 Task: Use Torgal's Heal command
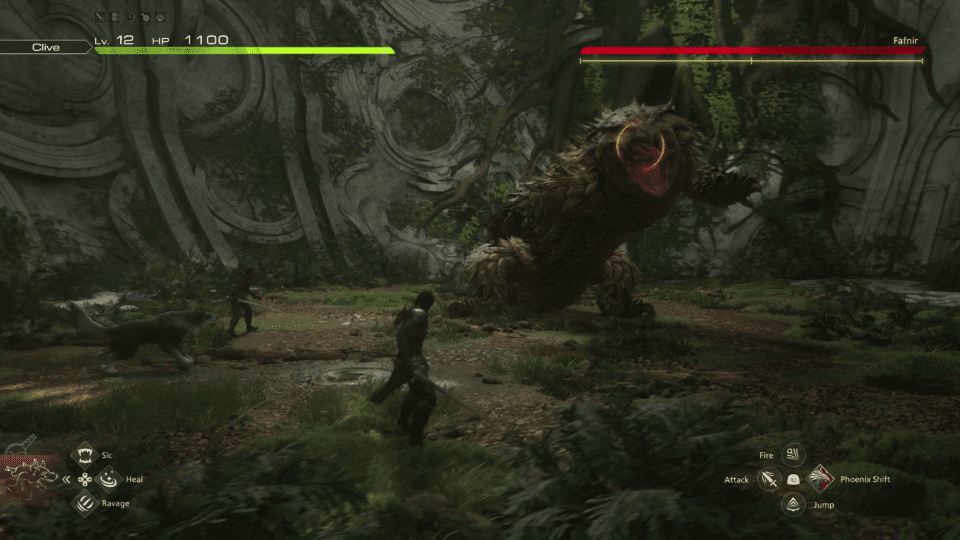coord(108,480)
